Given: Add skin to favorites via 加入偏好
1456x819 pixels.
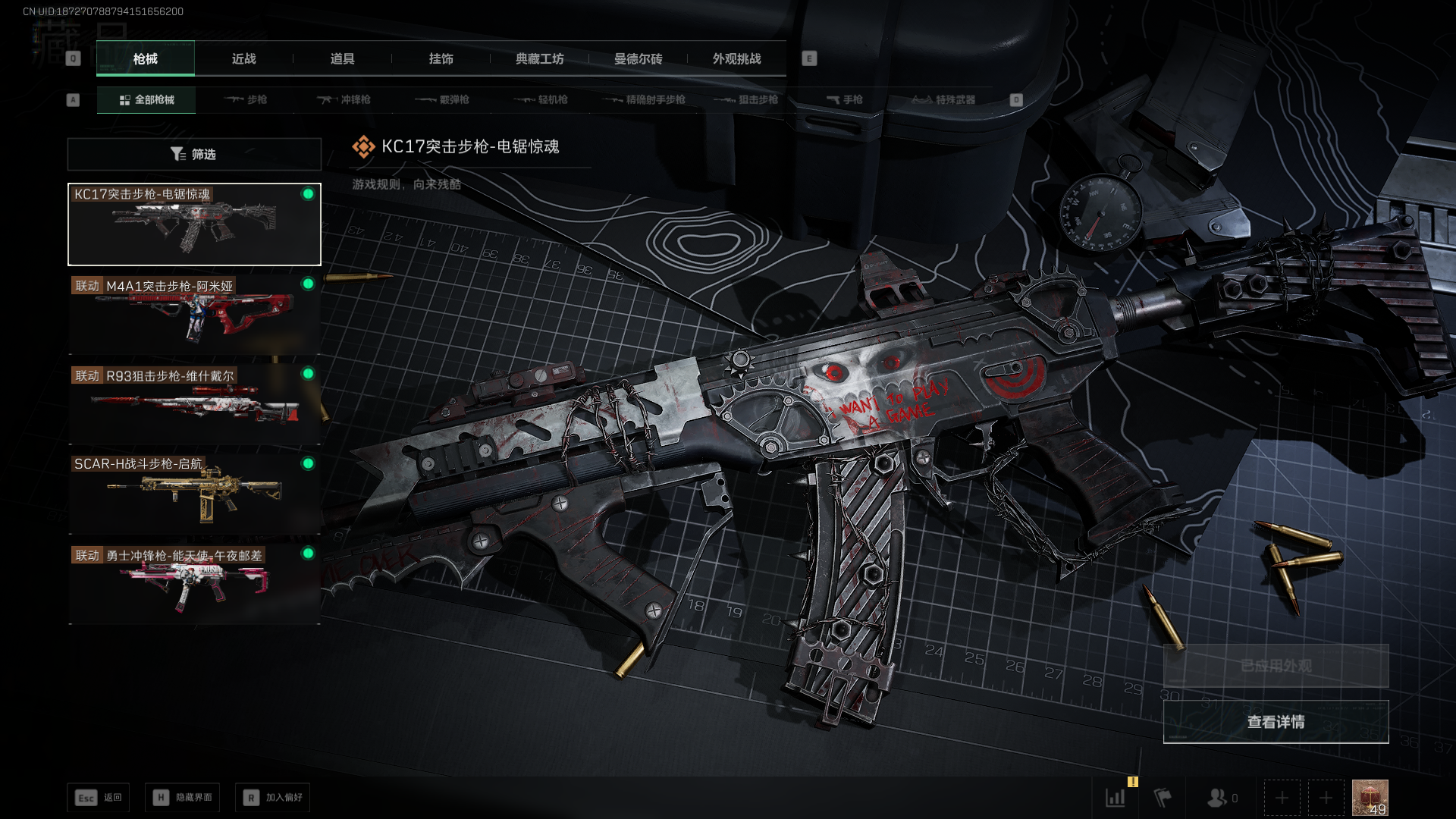Looking at the screenshot, I should coord(273,798).
